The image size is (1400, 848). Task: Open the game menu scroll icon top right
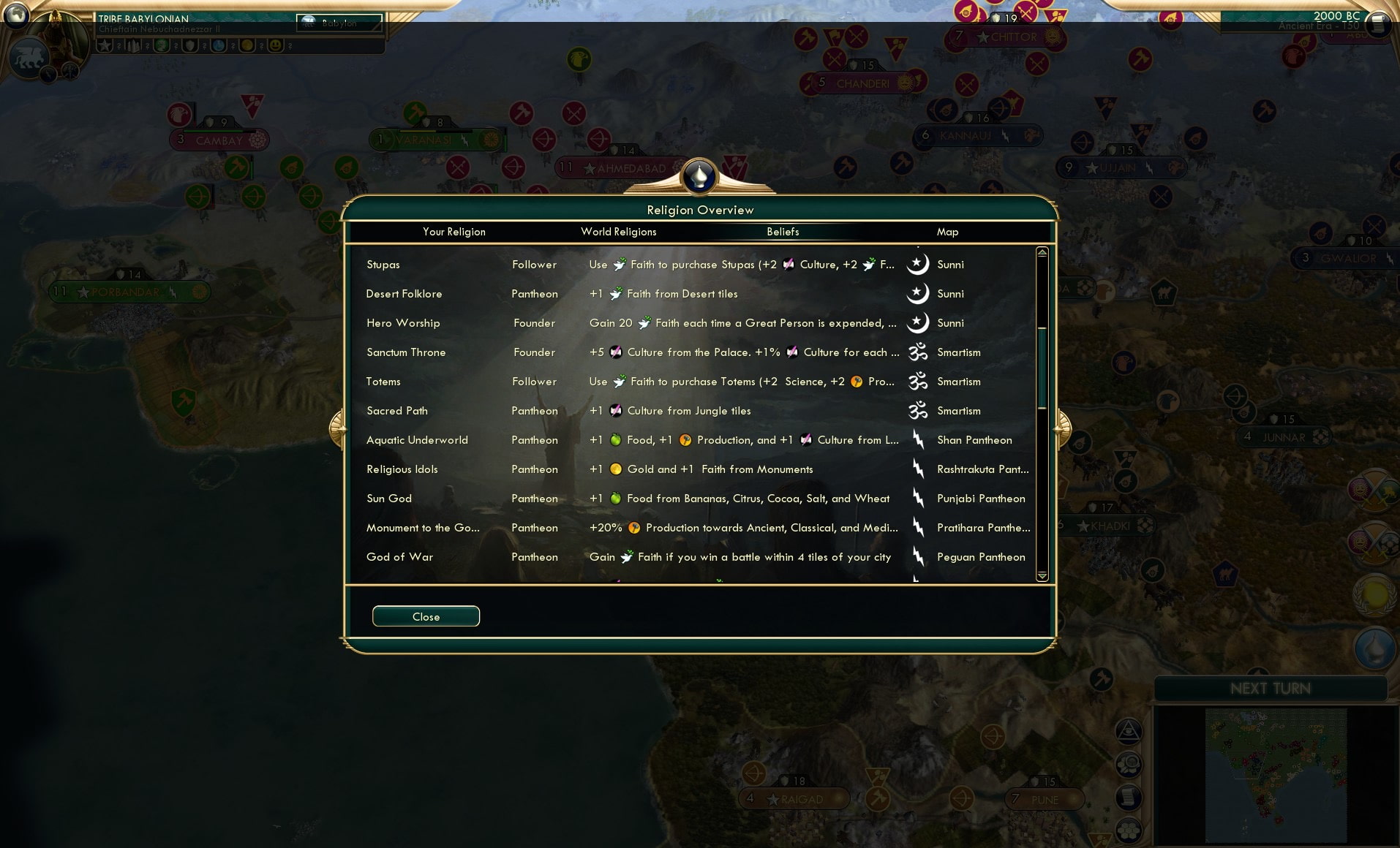[x=1377, y=24]
